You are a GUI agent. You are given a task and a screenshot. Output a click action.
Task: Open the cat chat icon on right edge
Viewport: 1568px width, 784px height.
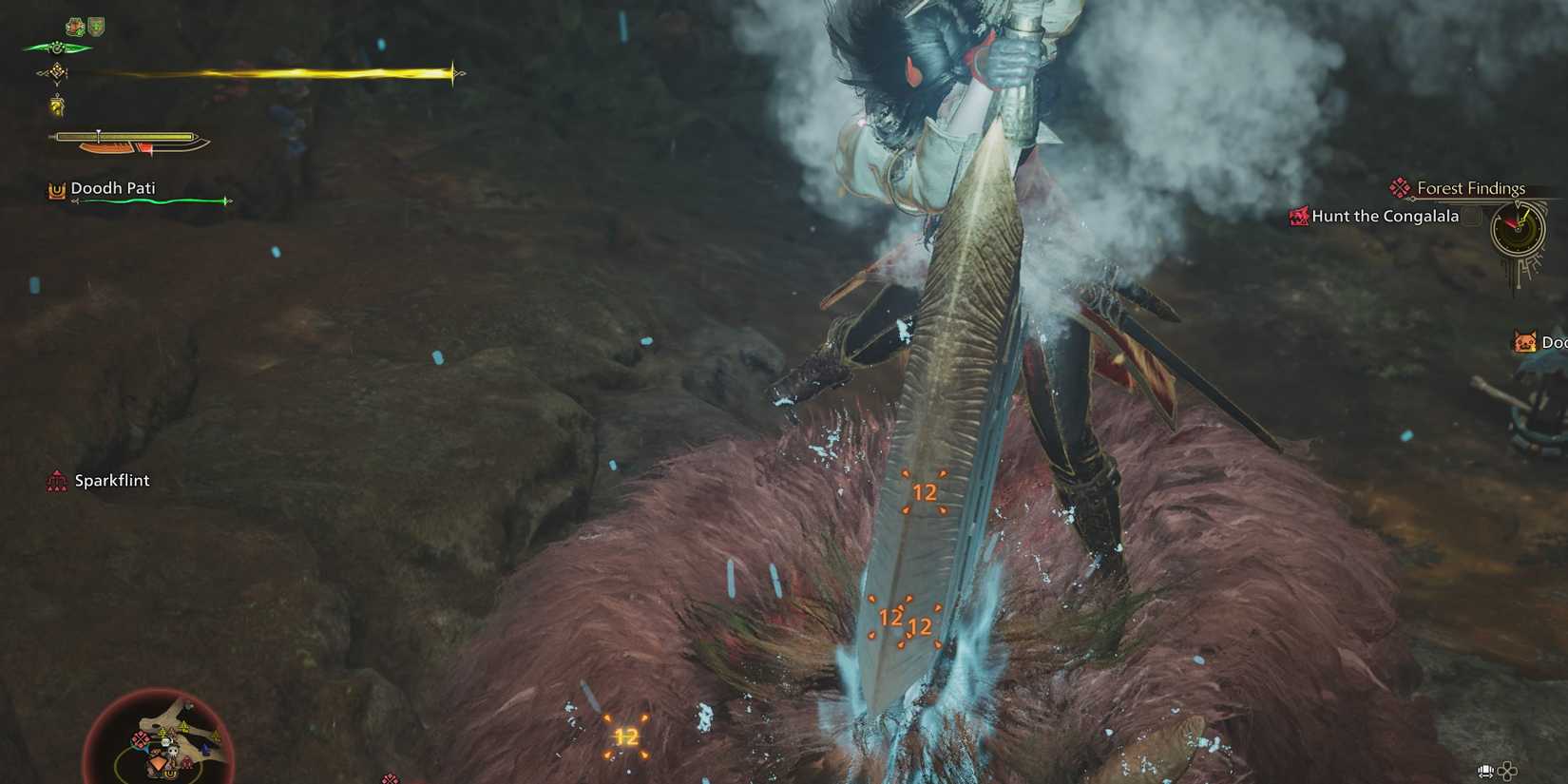tap(1526, 341)
